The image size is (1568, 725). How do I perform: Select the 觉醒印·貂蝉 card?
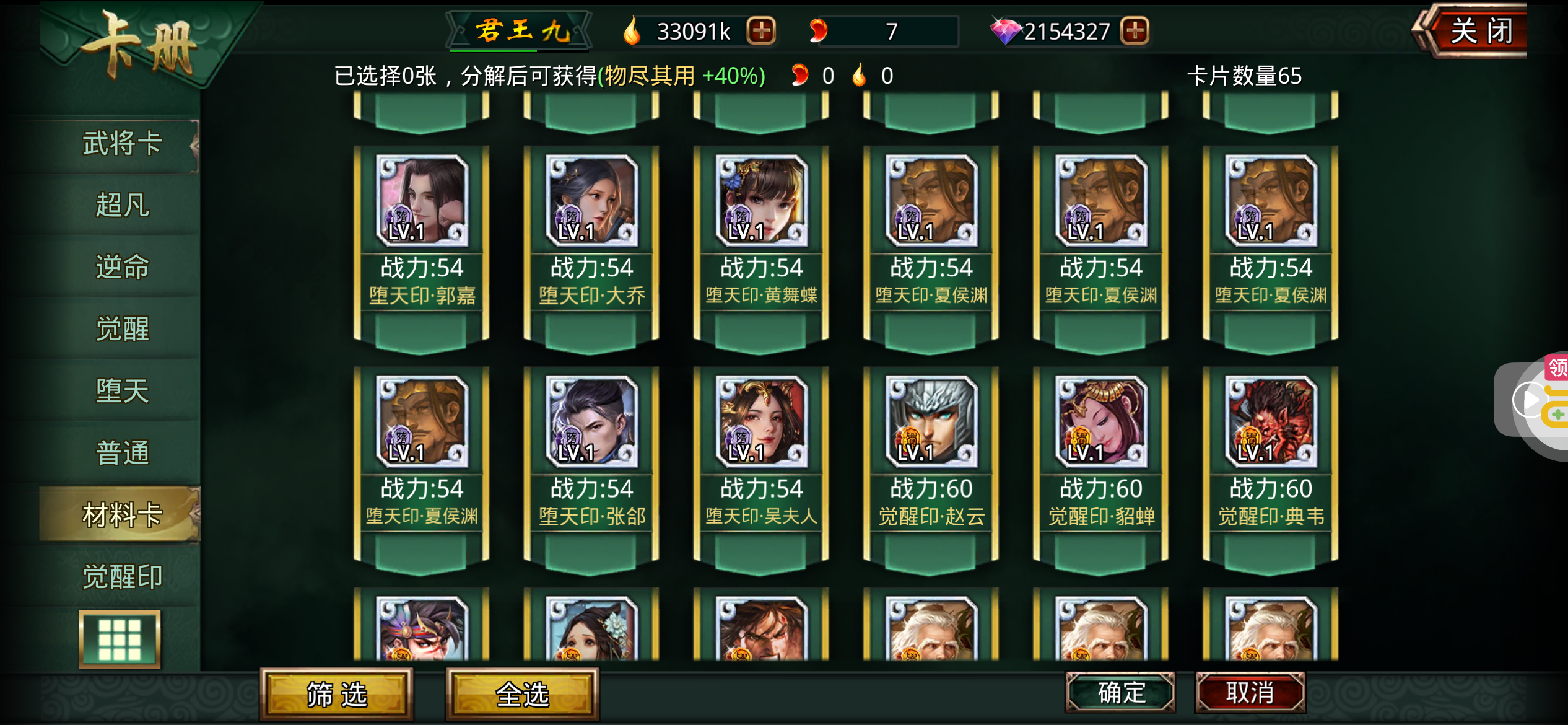click(1100, 463)
